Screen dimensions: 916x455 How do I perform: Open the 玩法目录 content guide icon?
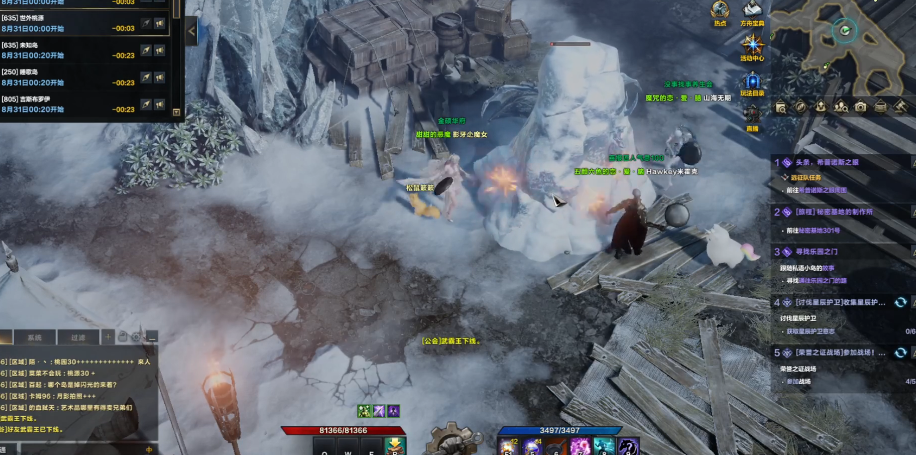point(752,82)
